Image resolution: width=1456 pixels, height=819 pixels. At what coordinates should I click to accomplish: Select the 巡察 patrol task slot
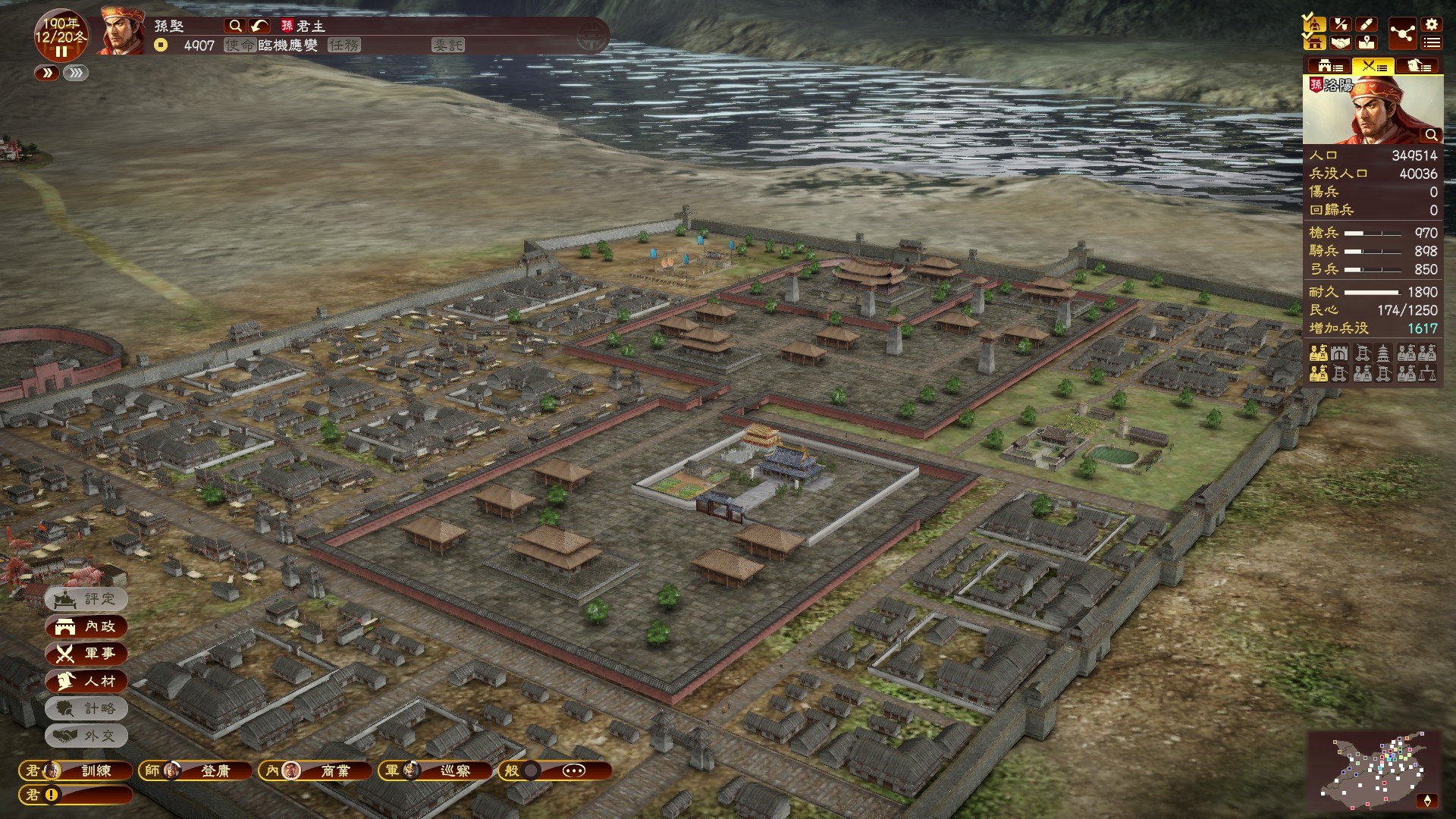pyautogui.click(x=435, y=770)
